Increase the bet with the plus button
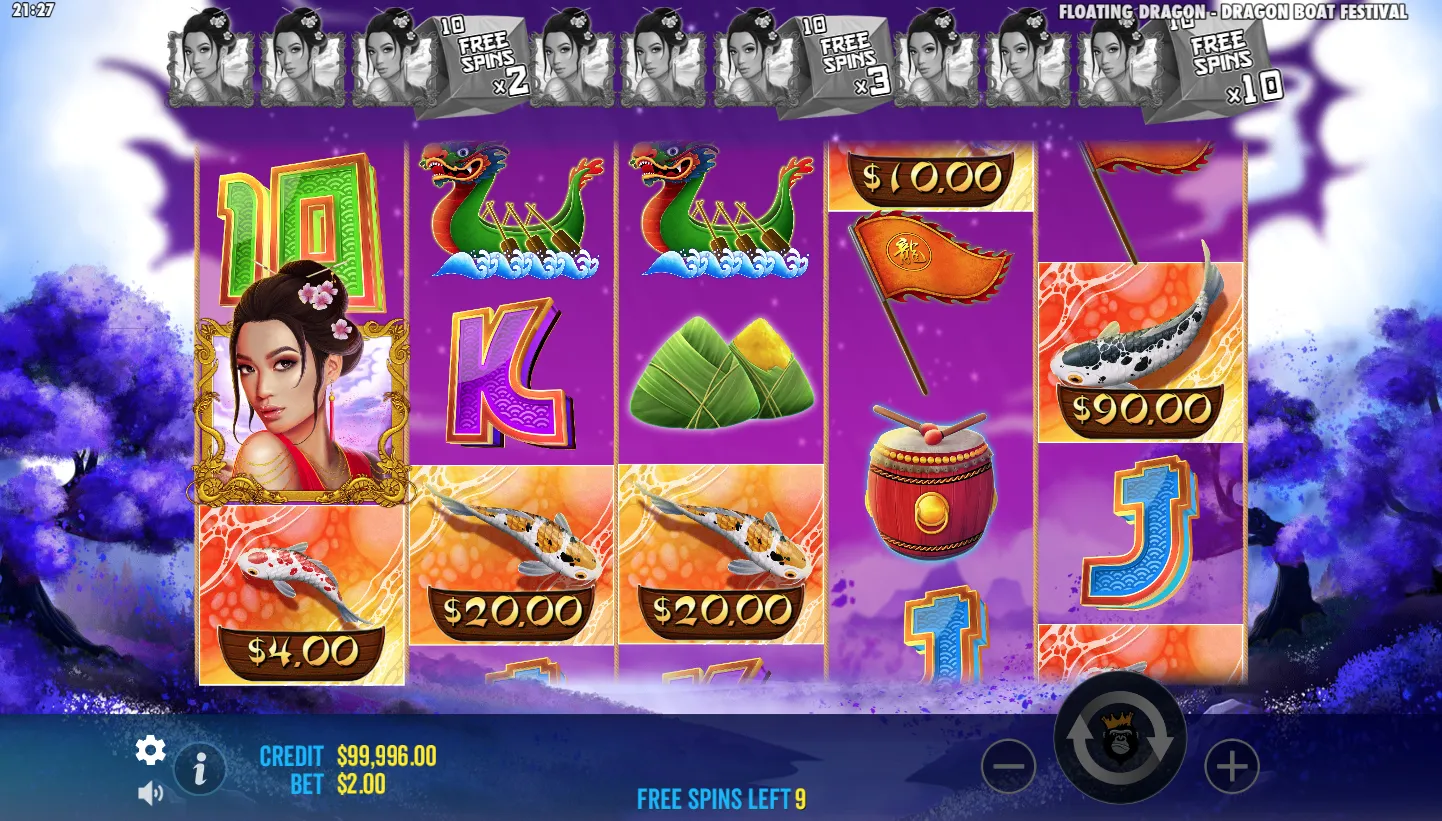Screen dimensions: 1442x821 1231,767
